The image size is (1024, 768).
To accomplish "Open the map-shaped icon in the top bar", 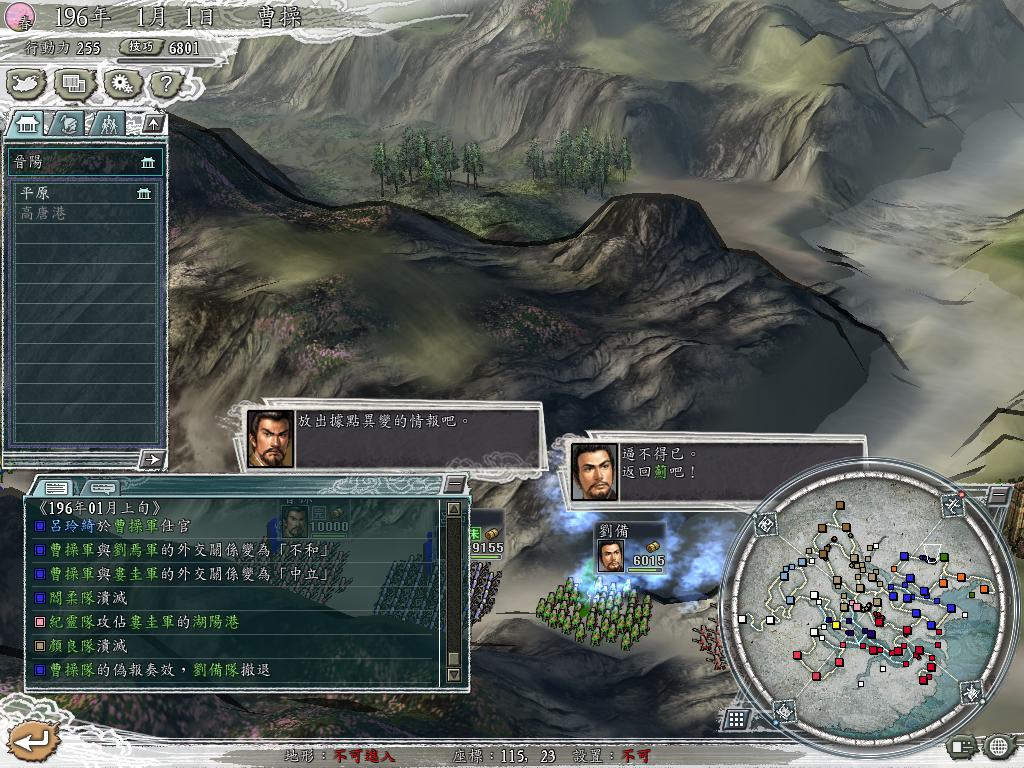I will pos(28,83).
